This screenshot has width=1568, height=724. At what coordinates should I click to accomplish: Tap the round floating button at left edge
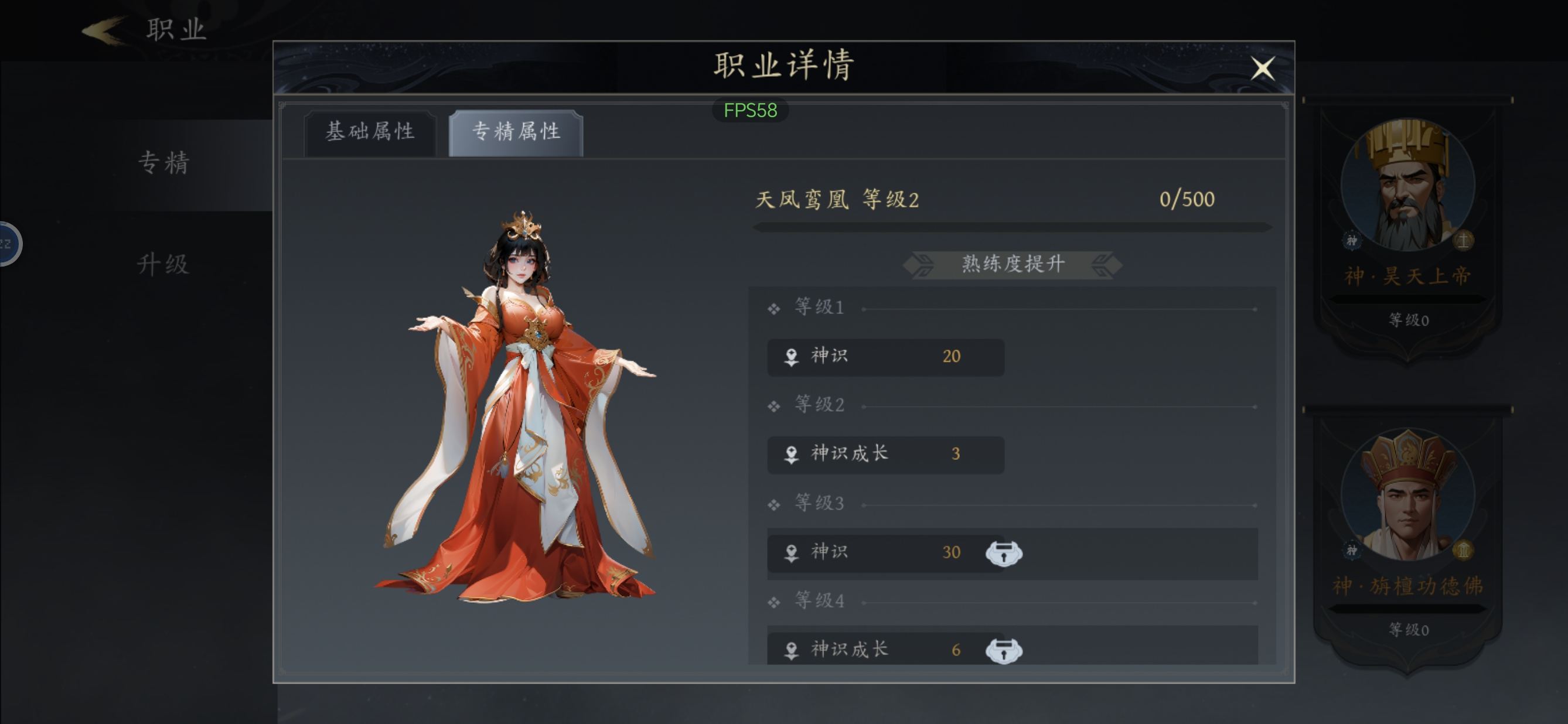click(x=7, y=244)
